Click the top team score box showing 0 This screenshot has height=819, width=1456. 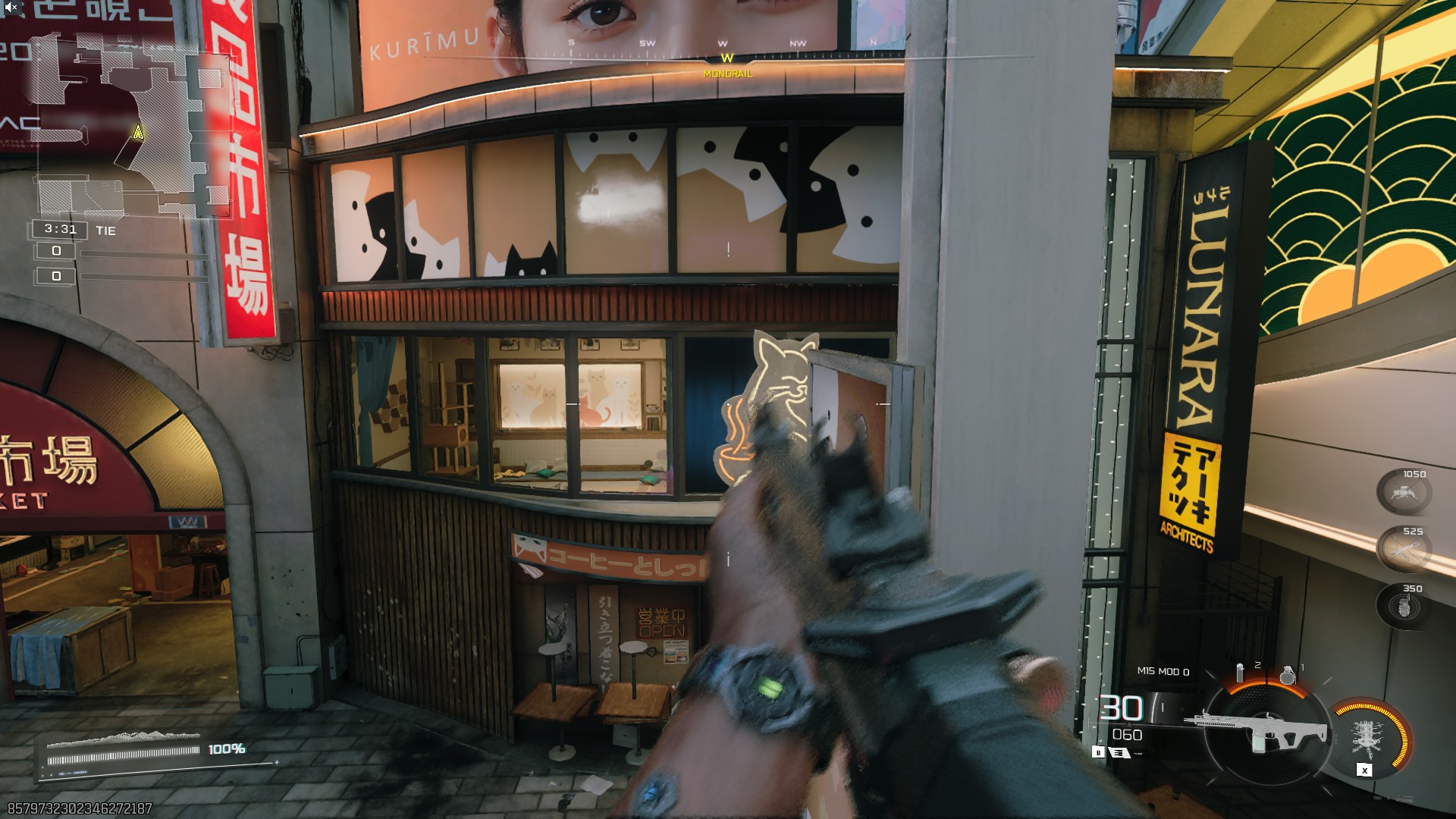coord(56,250)
